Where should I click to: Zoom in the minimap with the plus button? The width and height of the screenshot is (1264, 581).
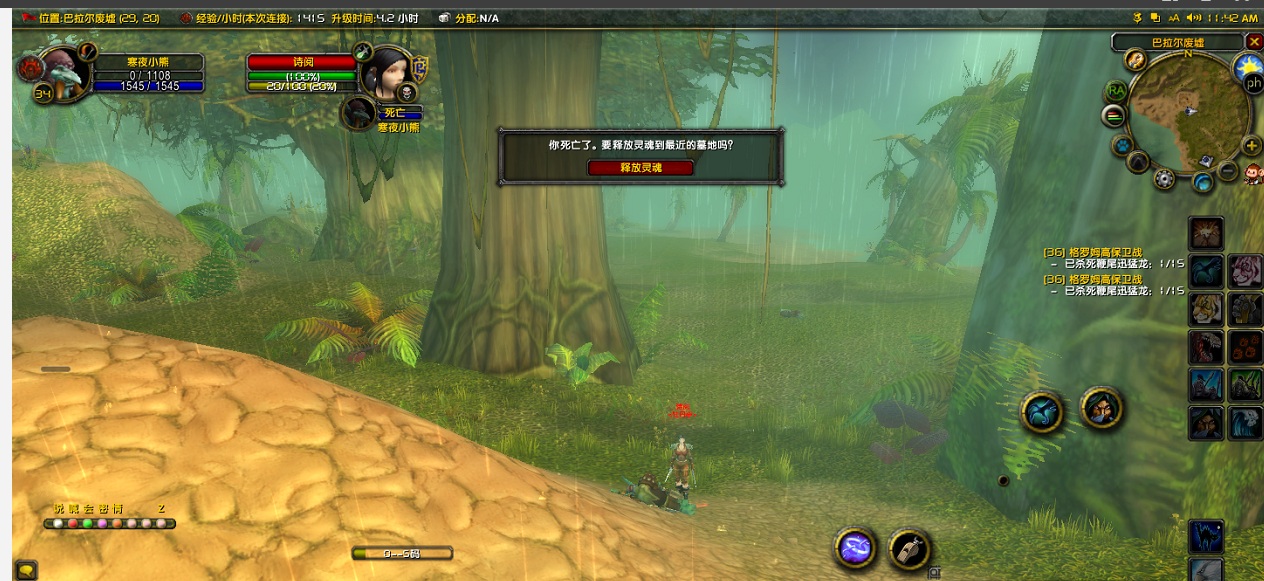pos(1251,146)
